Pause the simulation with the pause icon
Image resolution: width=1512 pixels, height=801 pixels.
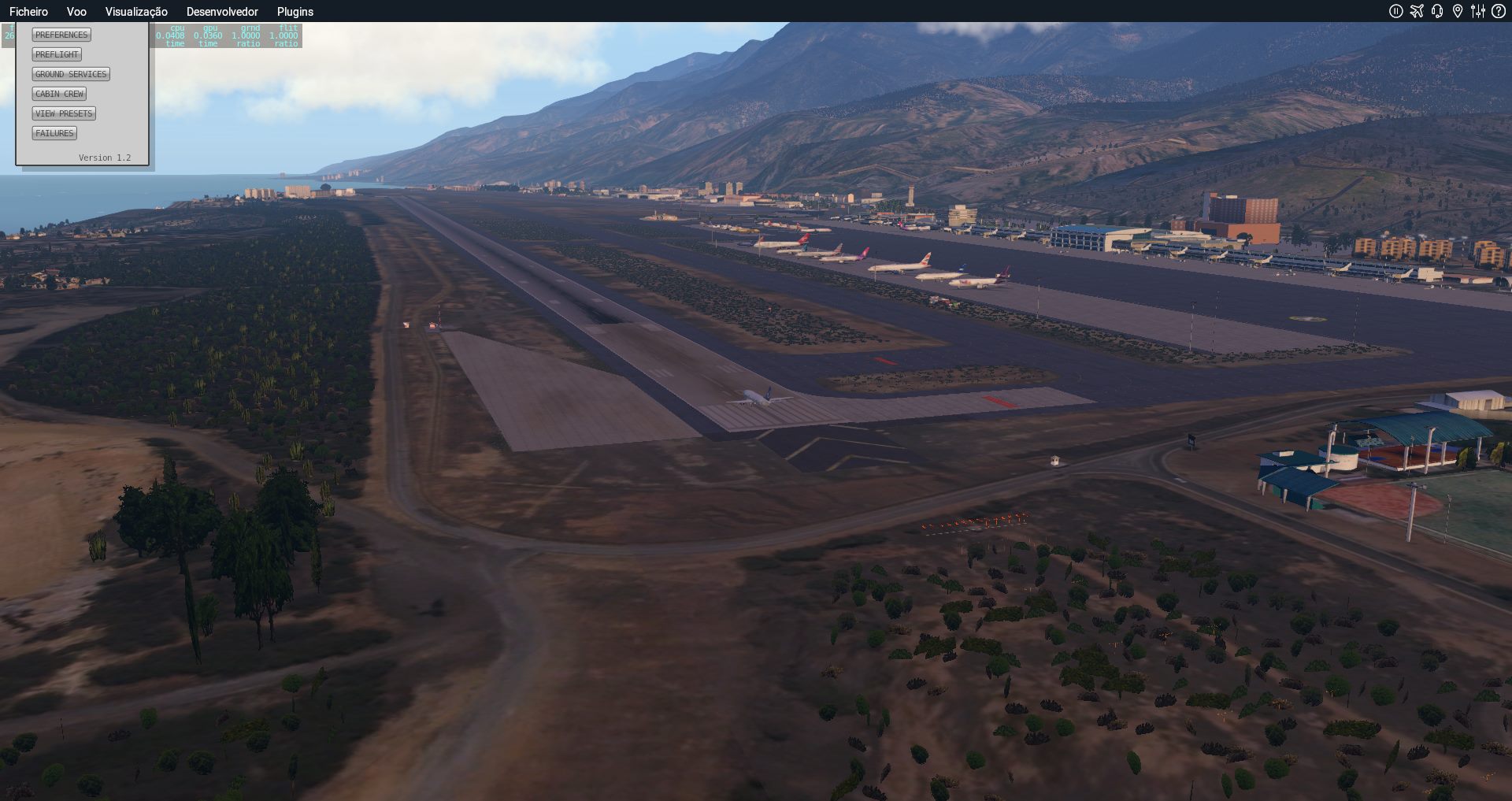(1396, 11)
